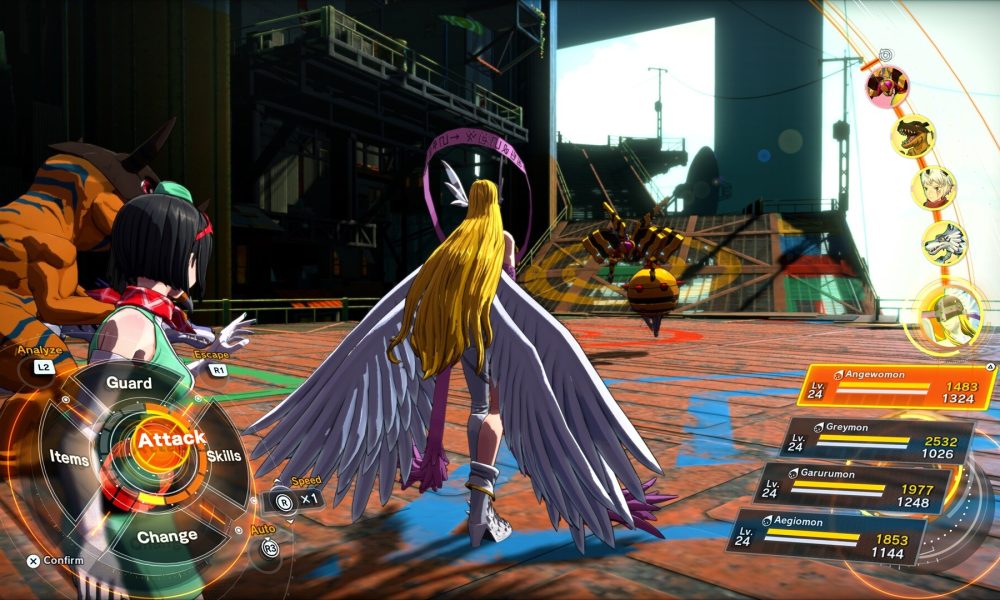Click Greymon's turn order portrait

pyautogui.click(x=913, y=136)
